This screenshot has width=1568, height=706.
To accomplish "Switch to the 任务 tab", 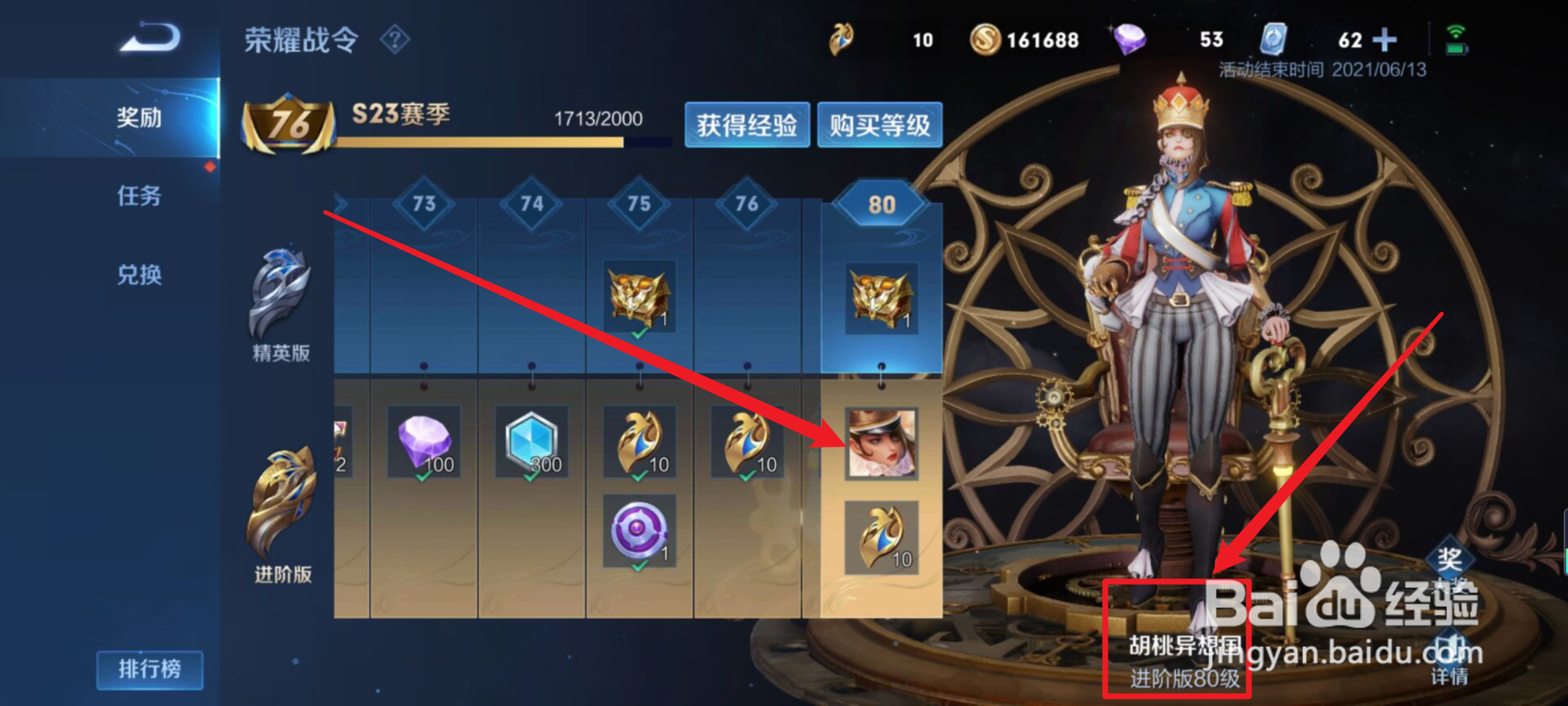I will click(x=139, y=197).
